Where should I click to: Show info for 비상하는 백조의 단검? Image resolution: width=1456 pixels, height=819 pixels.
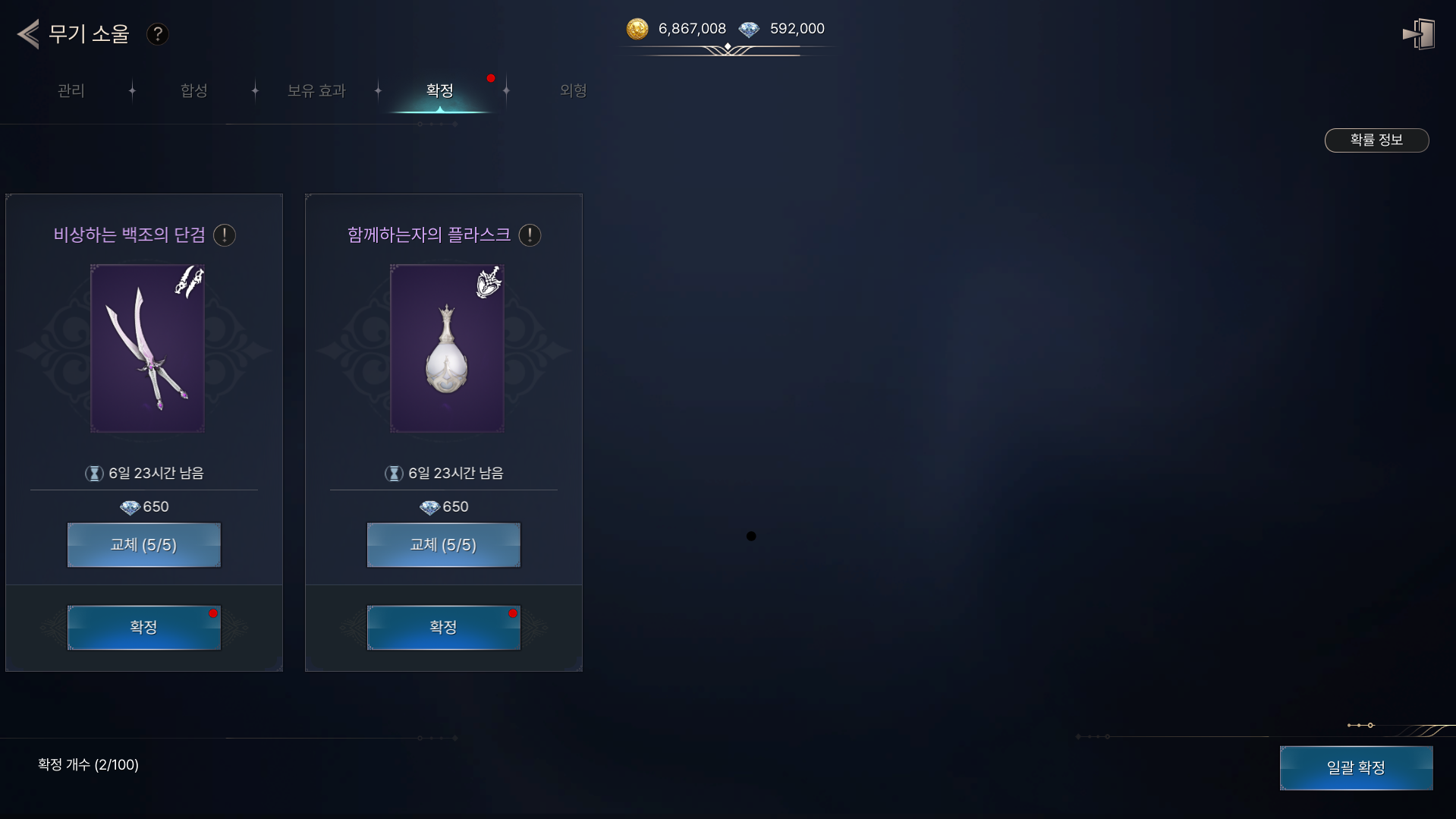pos(225,235)
